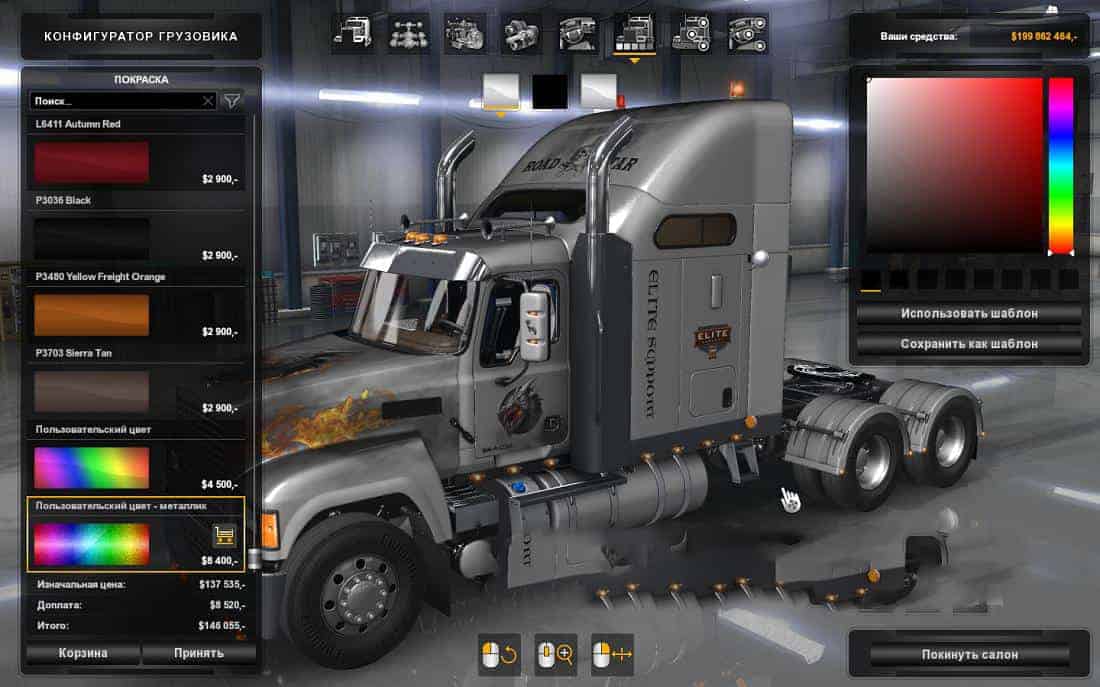Screen dimensions: 1100x687
Task: Clear the paint search with the X
Action: point(208,101)
